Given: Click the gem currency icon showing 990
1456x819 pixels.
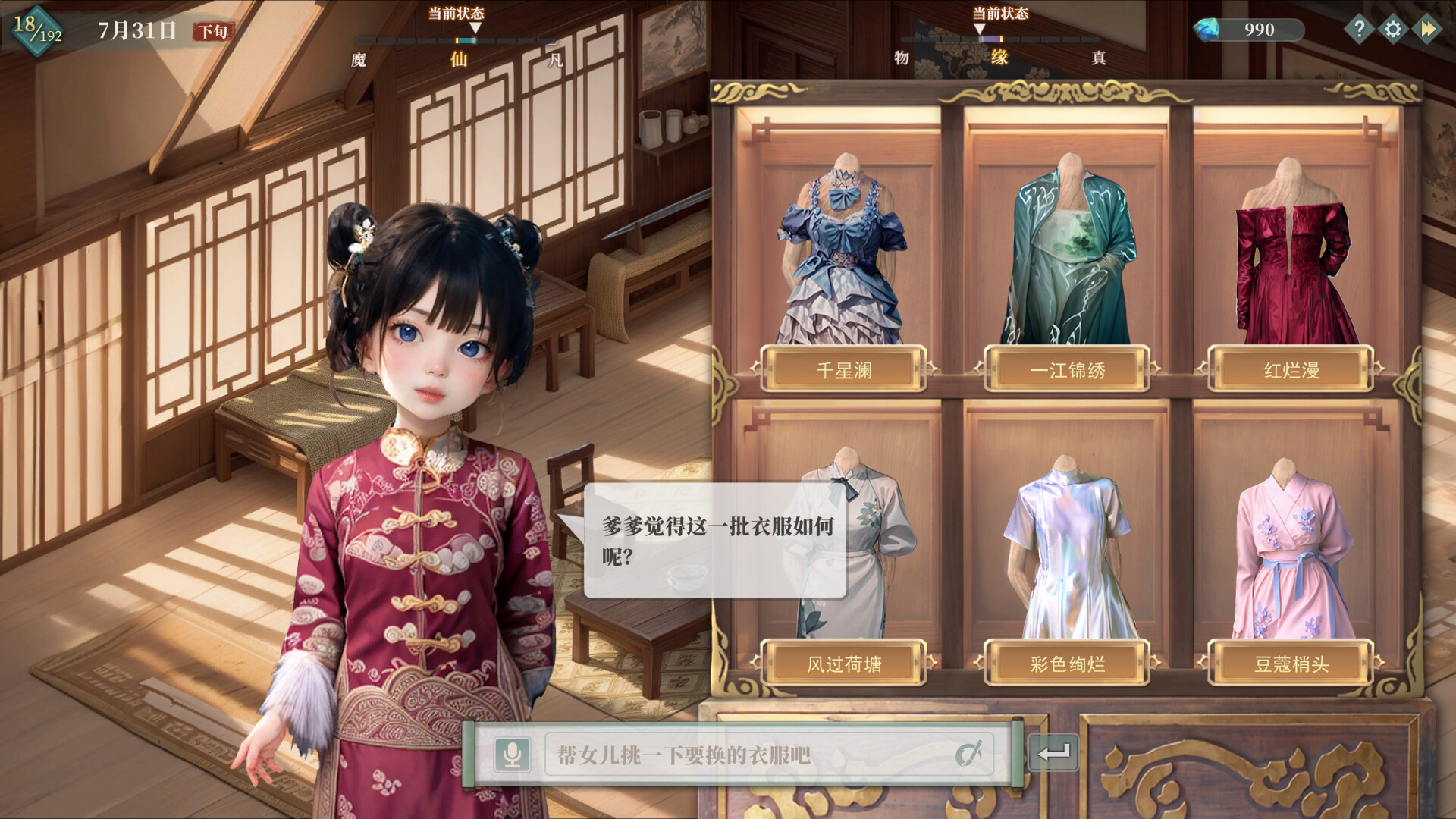Looking at the screenshot, I should click(1211, 29).
